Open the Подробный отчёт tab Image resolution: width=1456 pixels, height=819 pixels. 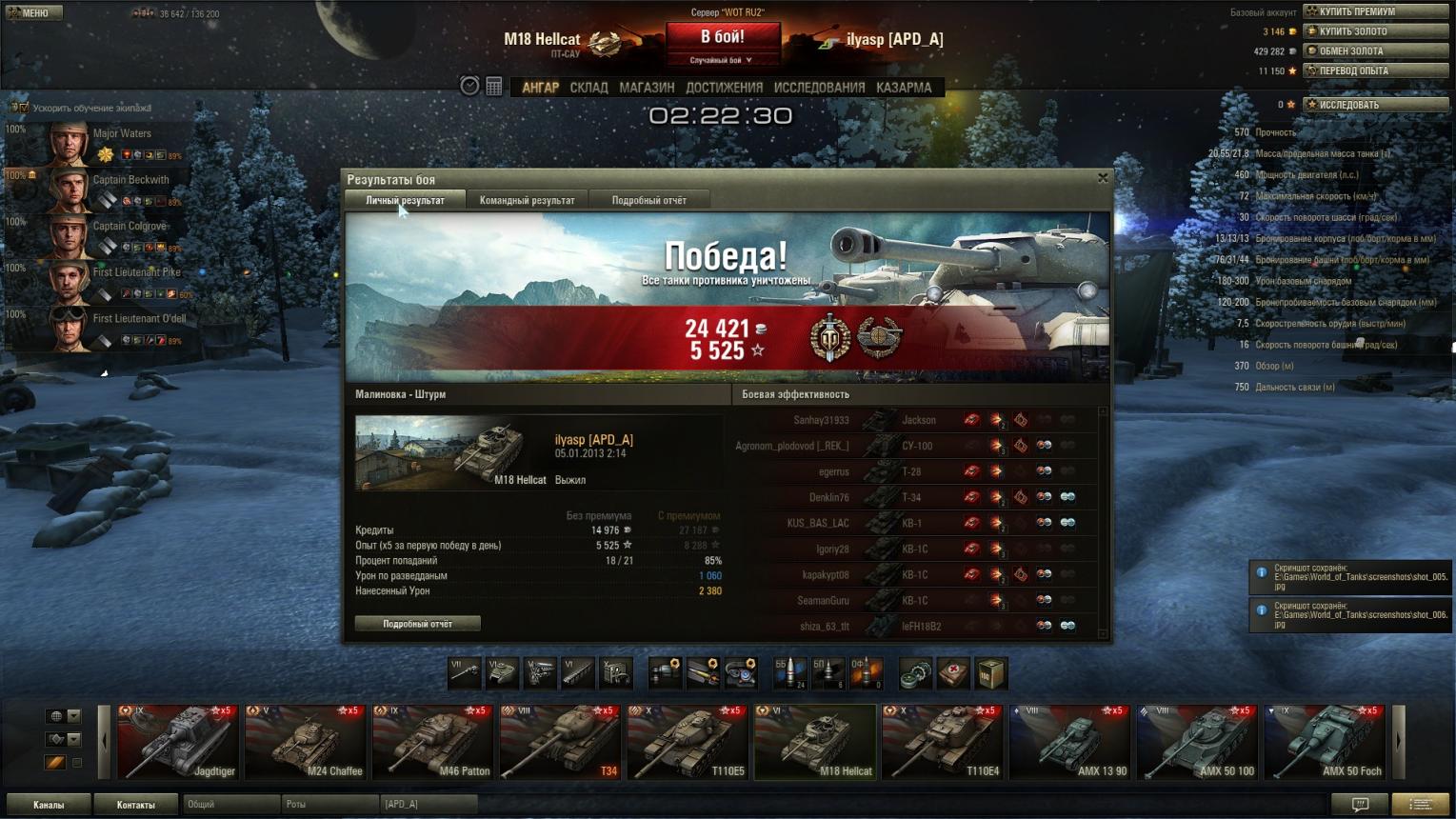pyautogui.click(x=648, y=200)
